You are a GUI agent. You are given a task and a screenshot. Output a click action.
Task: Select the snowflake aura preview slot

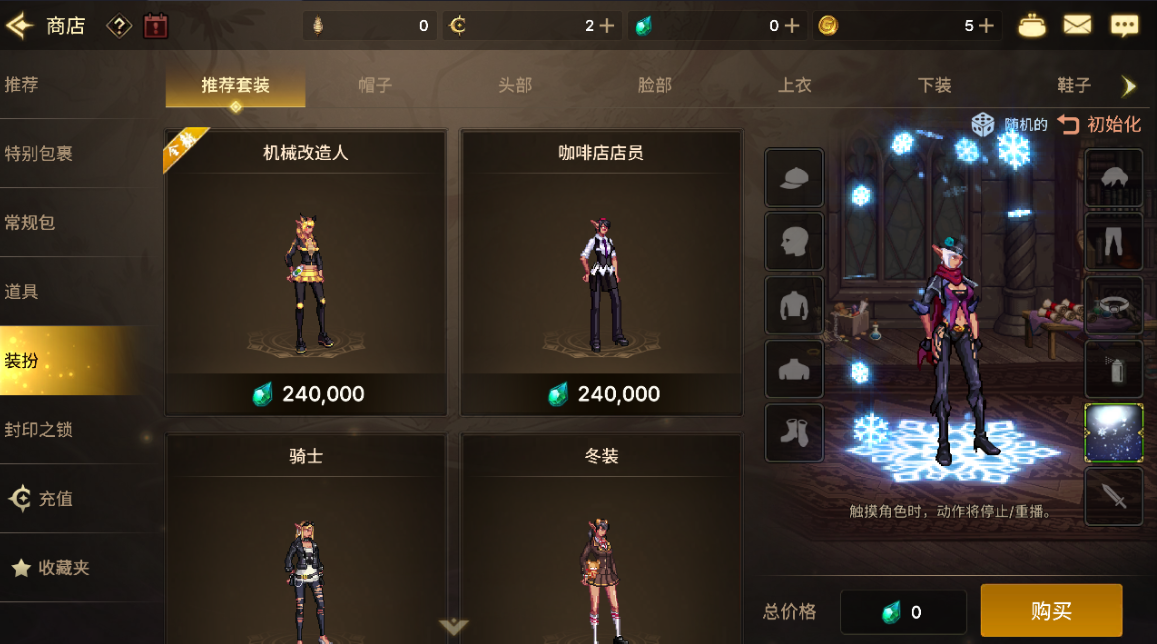[1113, 433]
